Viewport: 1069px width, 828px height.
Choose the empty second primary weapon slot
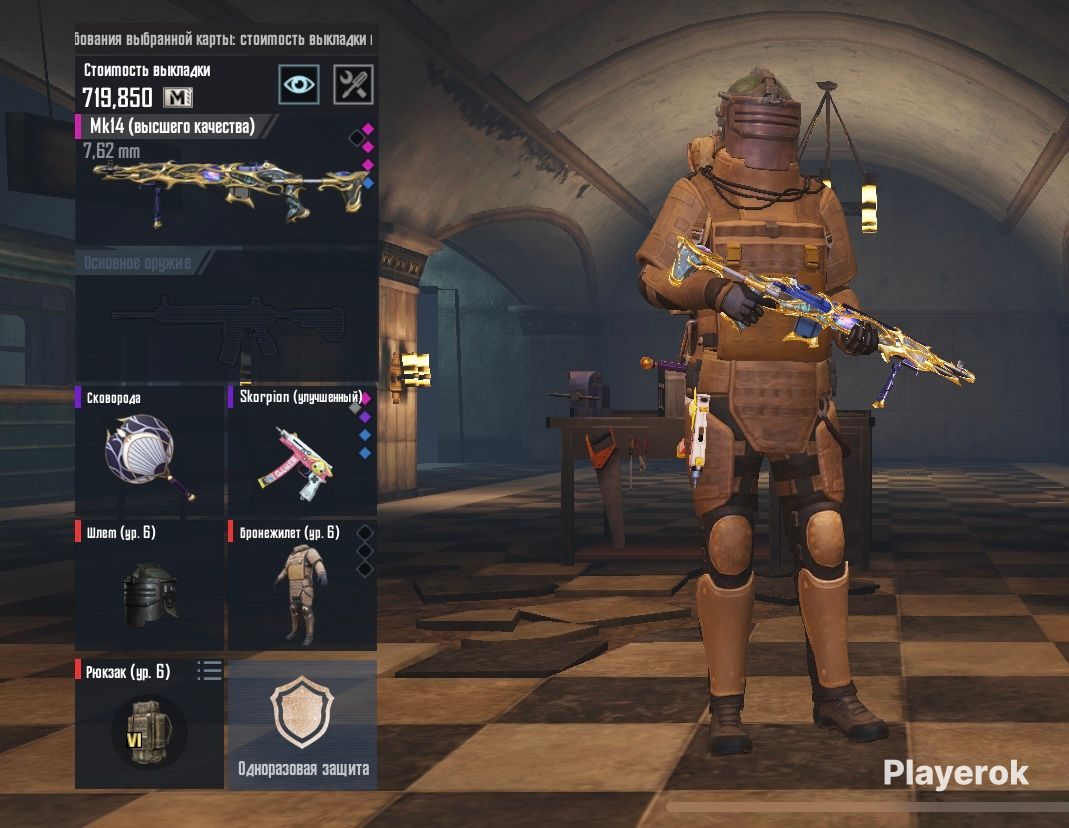pos(226,320)
